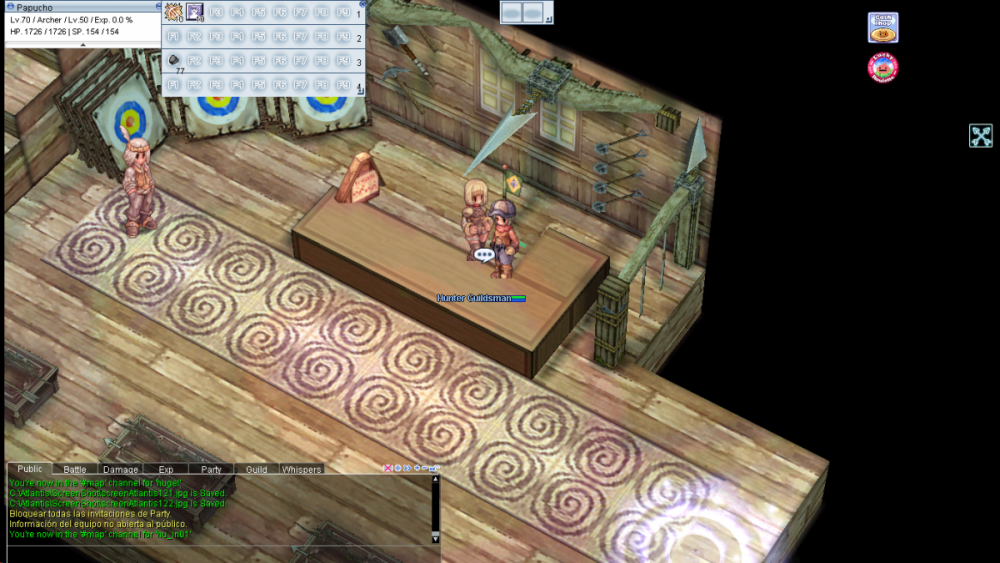Viewport: 1000px width, 563px height.
Task: Open the Cash Shop
Action: (x=883, y=27)
